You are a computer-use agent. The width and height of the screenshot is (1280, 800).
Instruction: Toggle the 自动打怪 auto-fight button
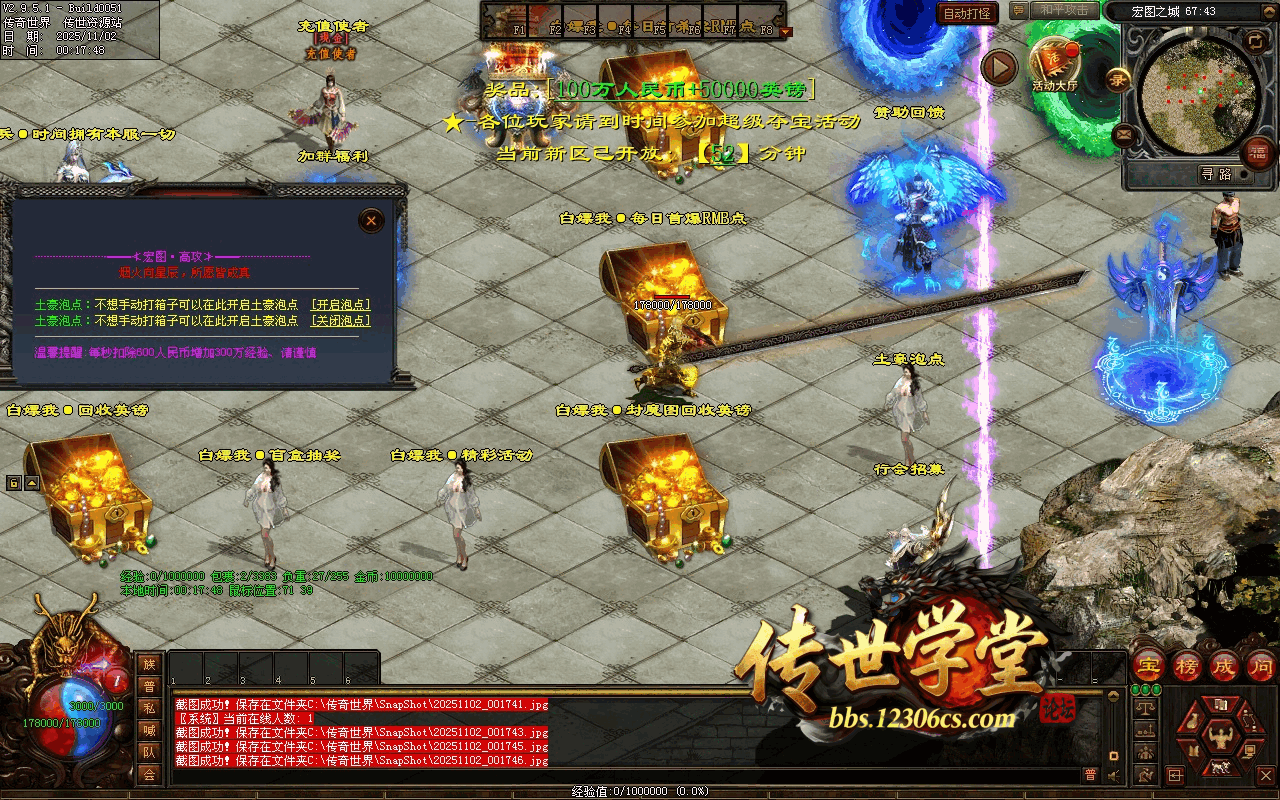968,13
